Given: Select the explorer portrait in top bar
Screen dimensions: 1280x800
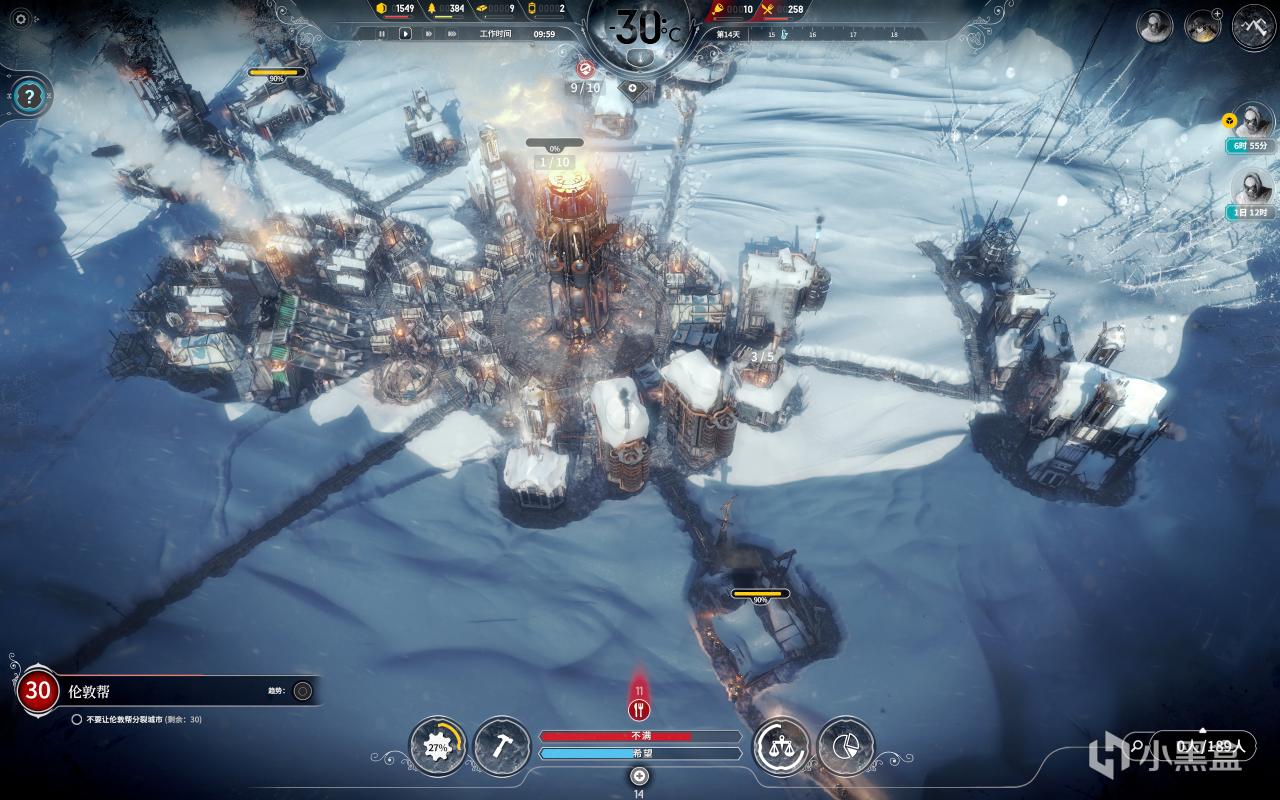Looking at the screenshot, I should 1155,26.
